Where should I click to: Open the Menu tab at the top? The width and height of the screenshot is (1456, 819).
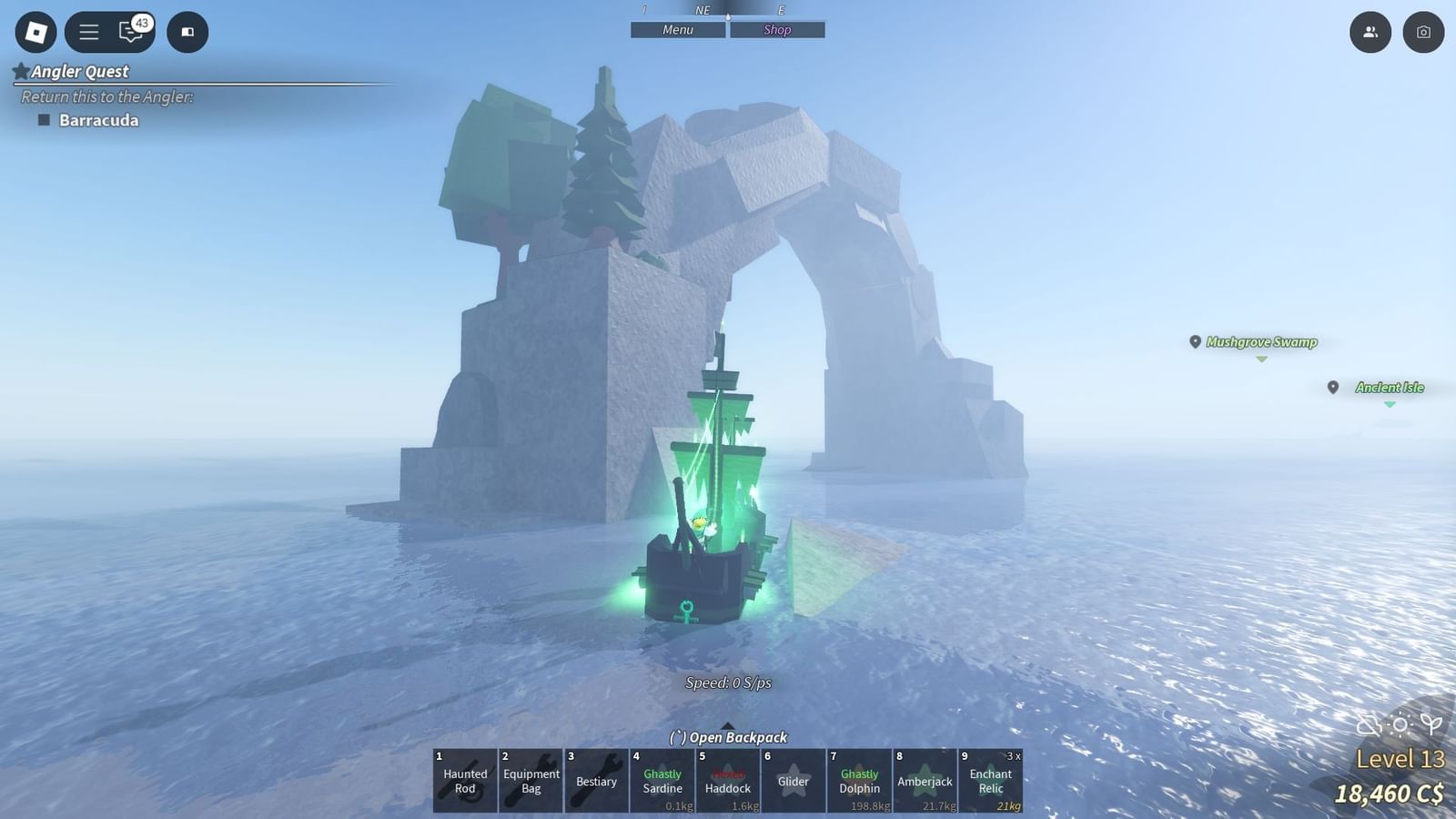point(677,29)
